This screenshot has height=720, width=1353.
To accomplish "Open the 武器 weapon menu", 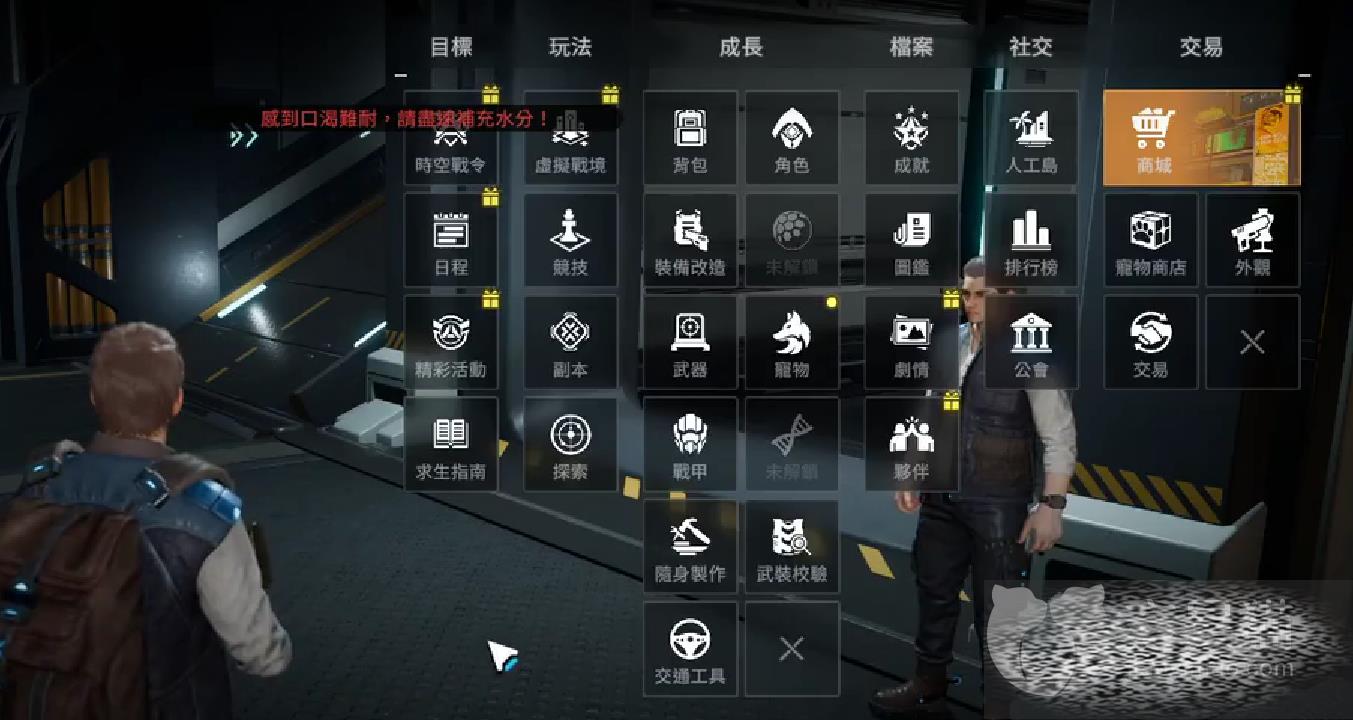I will [690, 342].
